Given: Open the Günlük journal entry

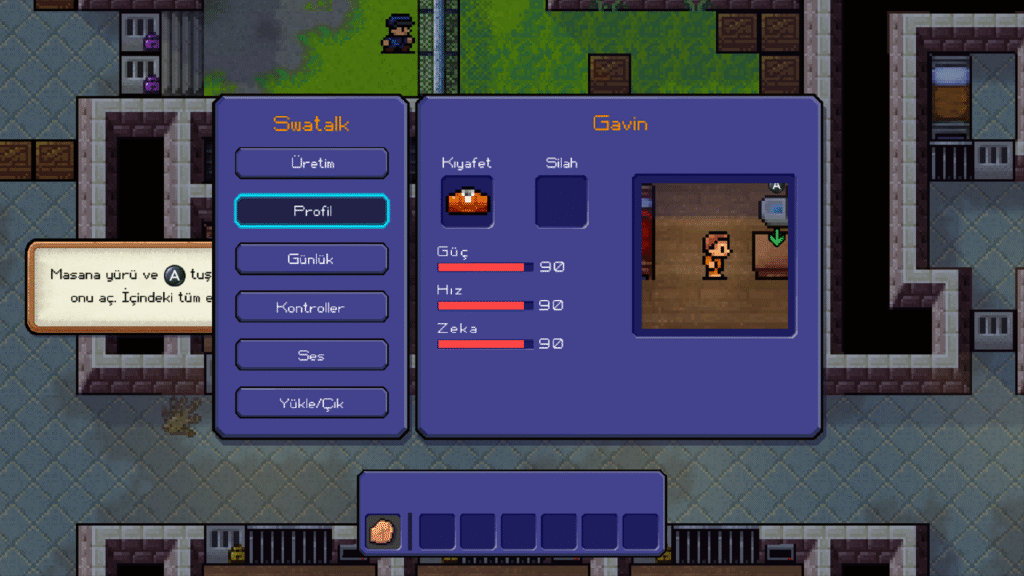Looking at the screenshot, I should coord(312,259).
